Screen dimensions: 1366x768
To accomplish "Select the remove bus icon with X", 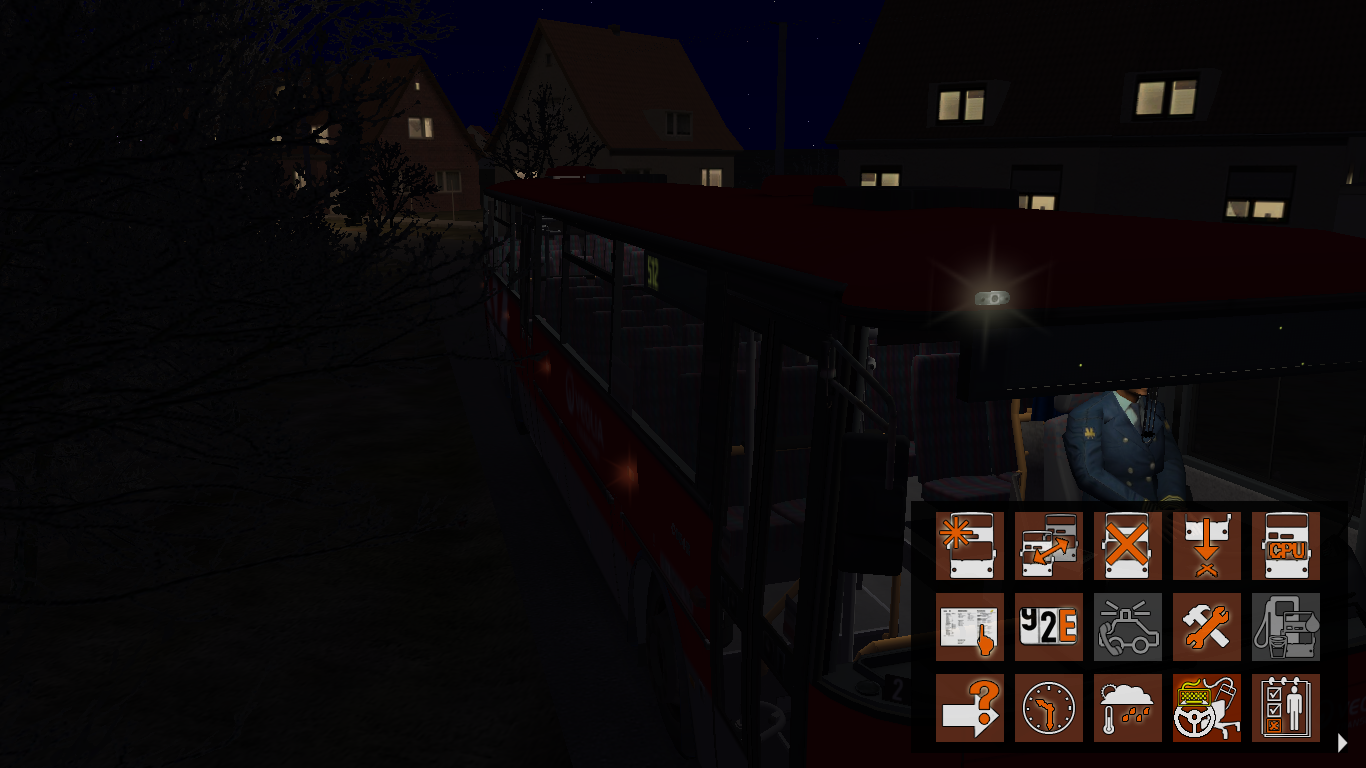I will [x=1128, y=546].
